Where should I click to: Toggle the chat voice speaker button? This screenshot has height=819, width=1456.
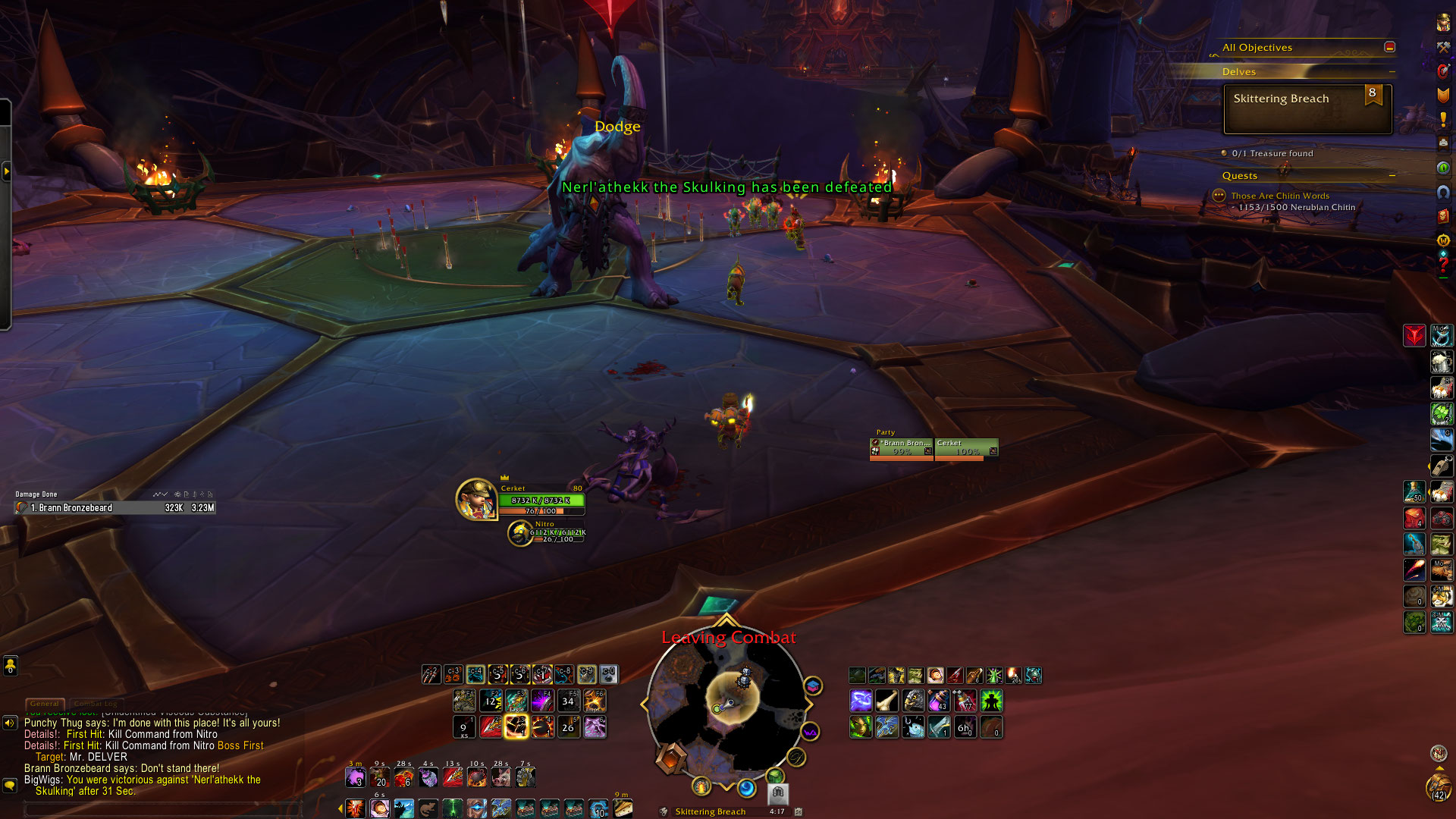(10, 723)
